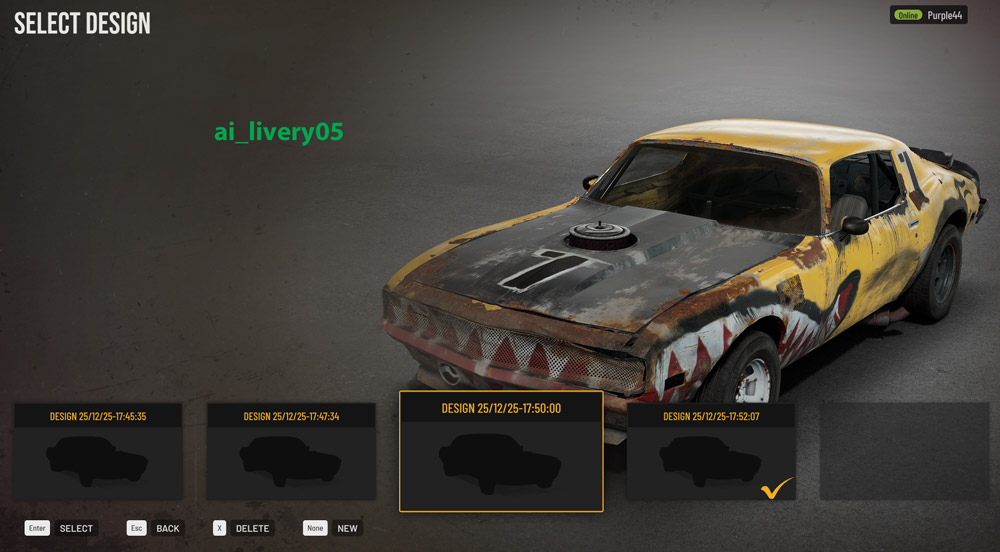Viewport: 1000px width, 552px height.
Task: Click the SELECT button
Action: point(62,528)
